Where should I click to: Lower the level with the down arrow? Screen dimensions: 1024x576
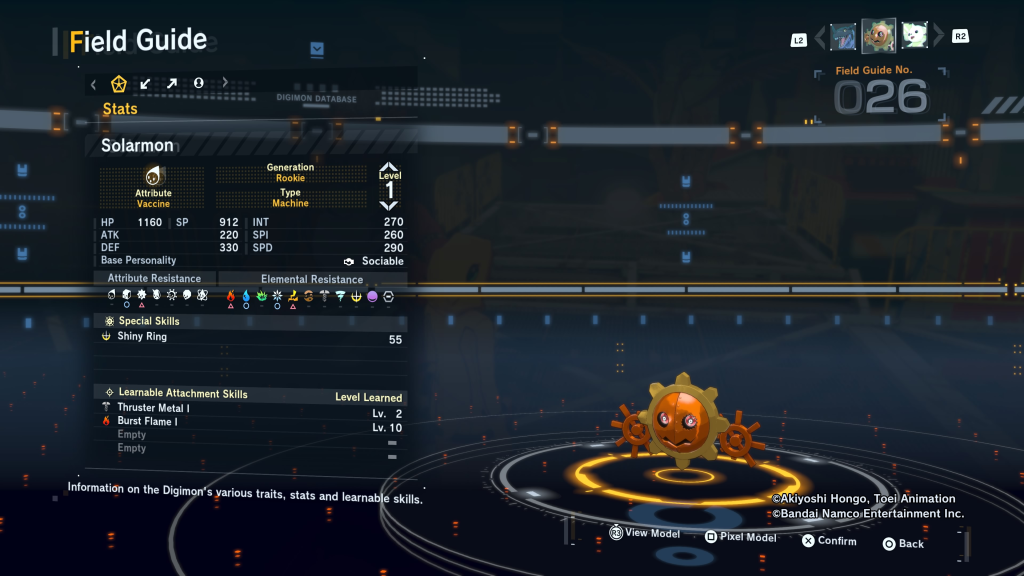389,205
